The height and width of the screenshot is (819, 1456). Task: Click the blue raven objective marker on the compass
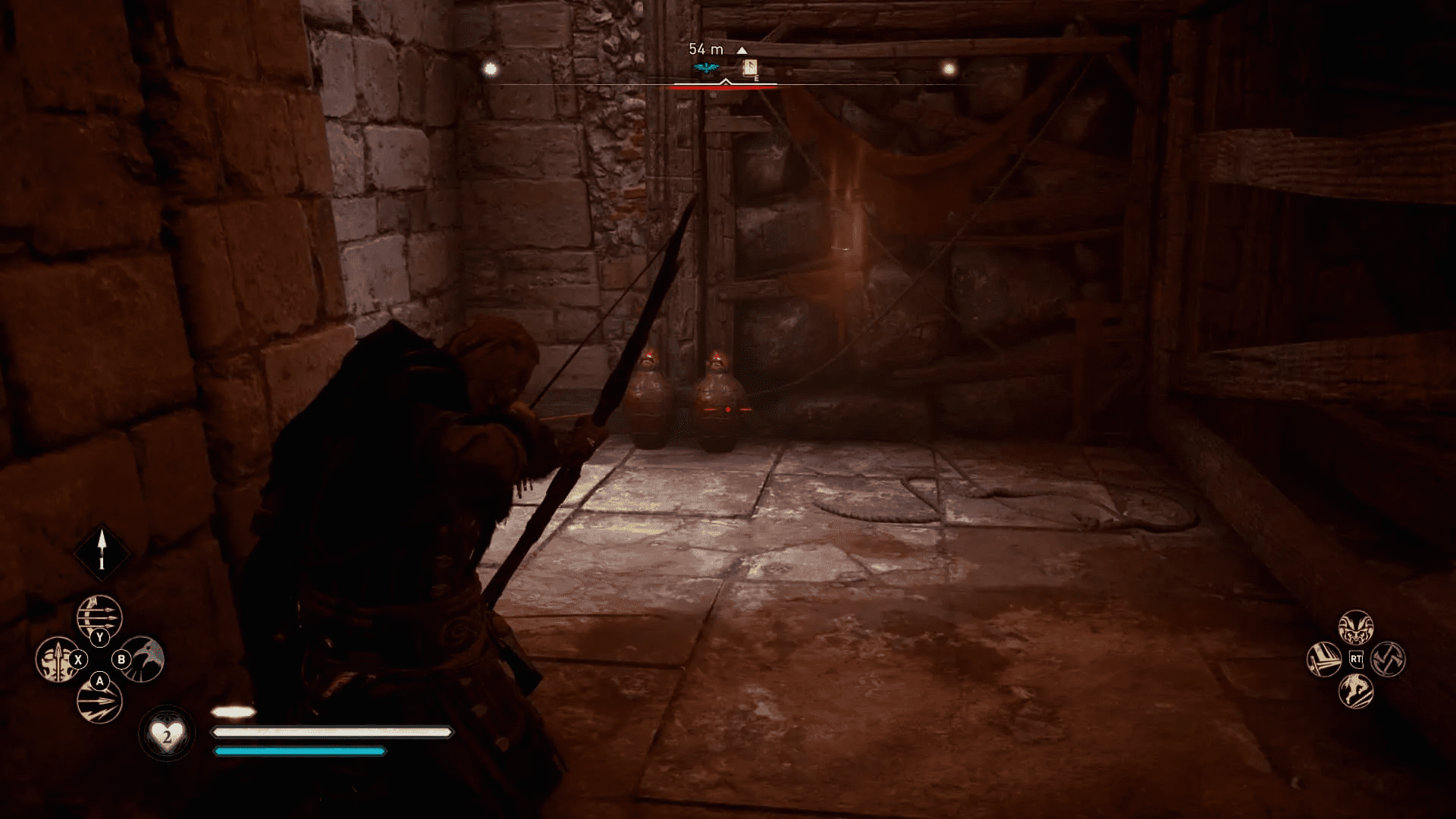[706, 67]
